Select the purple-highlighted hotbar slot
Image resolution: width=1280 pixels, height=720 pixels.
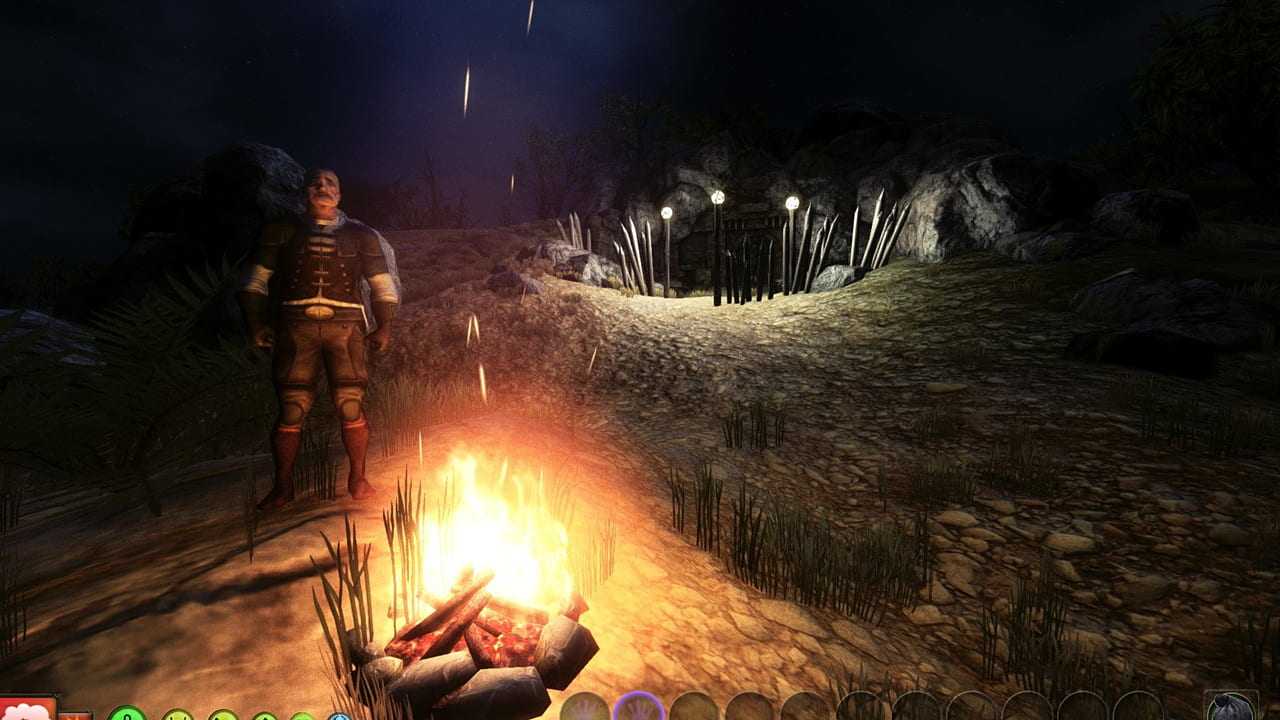640,708
